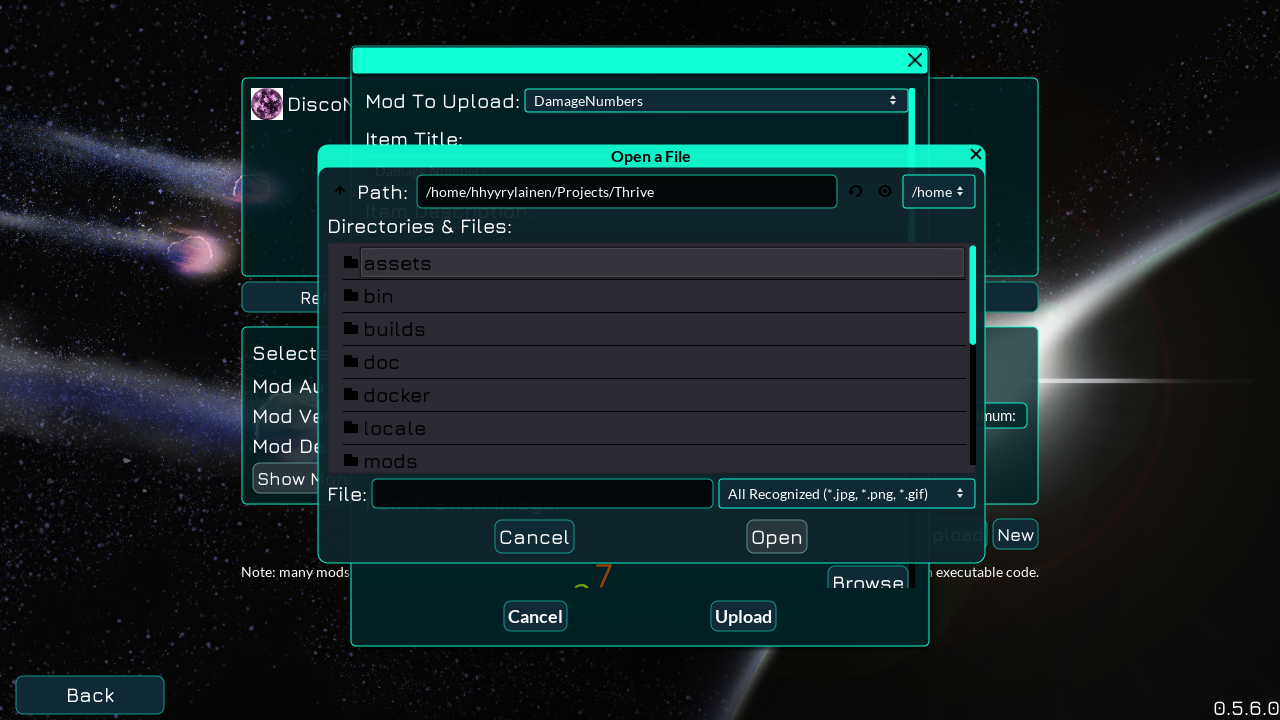This screenshot has width=1280, height=720.
Task: Click the folder icon beside "mods"
Action: 350,460
